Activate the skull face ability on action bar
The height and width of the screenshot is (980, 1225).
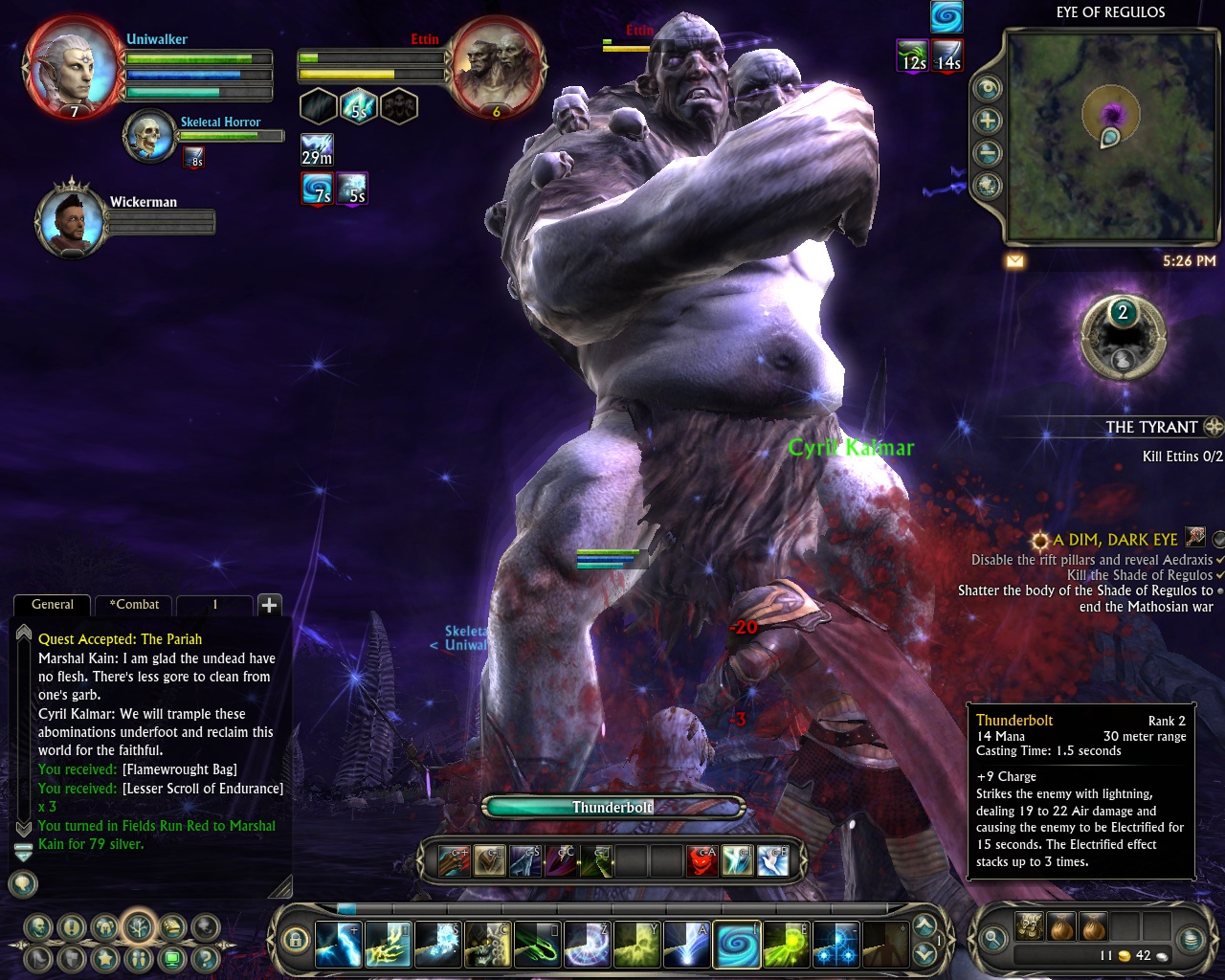click(487, 946)
